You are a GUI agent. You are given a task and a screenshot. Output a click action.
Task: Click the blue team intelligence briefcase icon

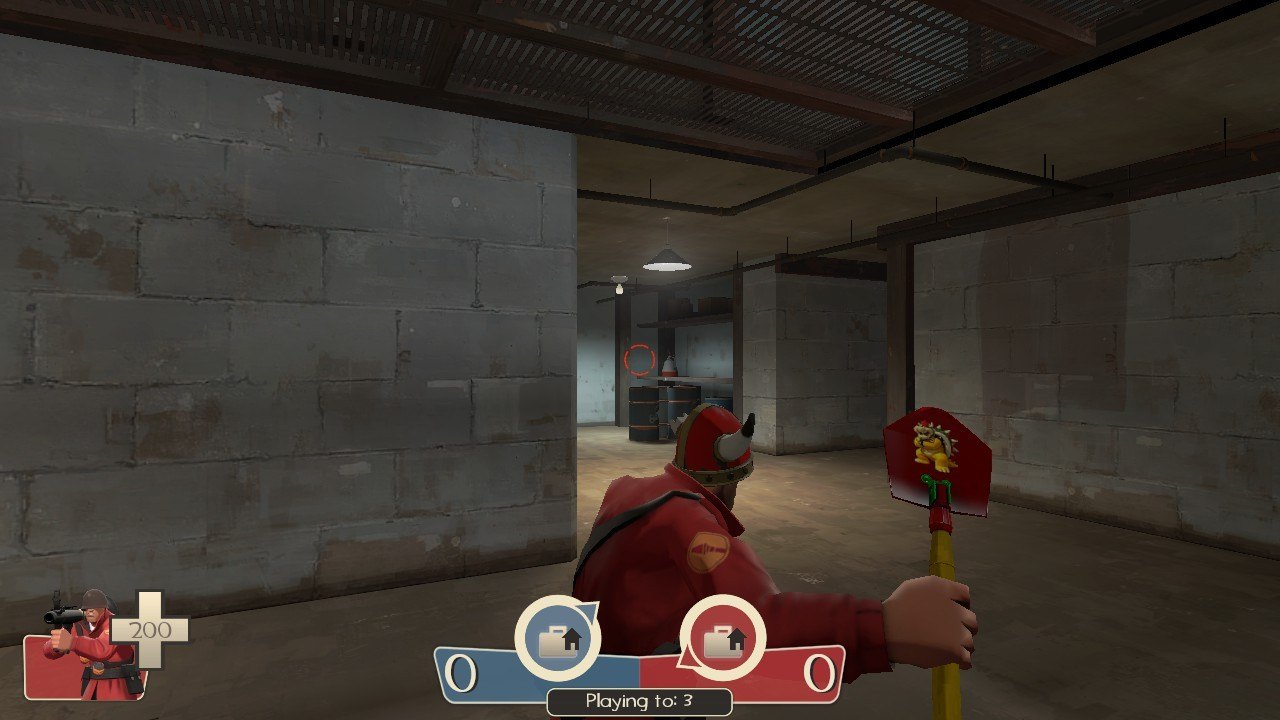[557, 638]
